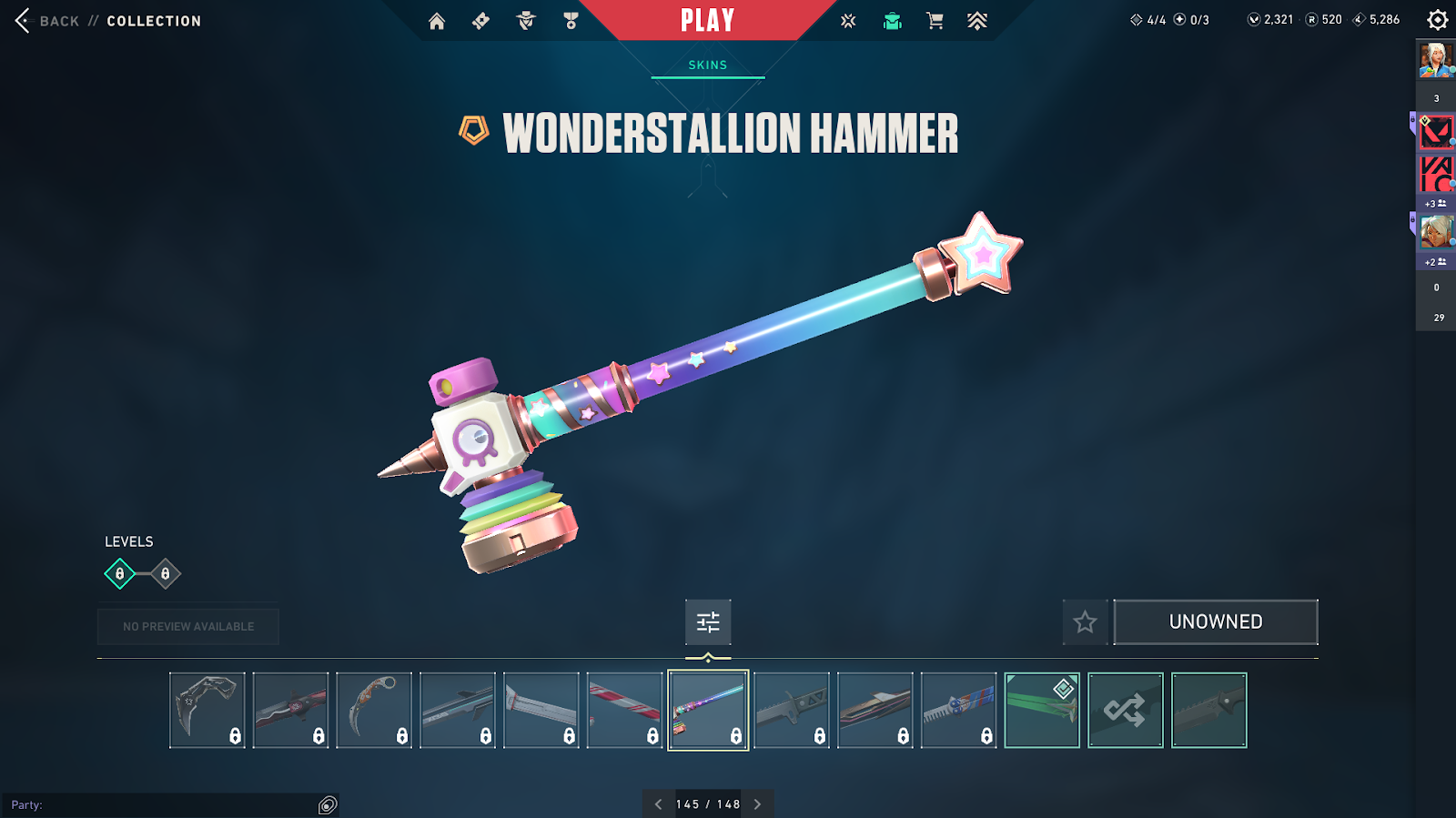Click the red PLAY button
This screenshot has width=1456, height=818.
[x=707, y=20]
